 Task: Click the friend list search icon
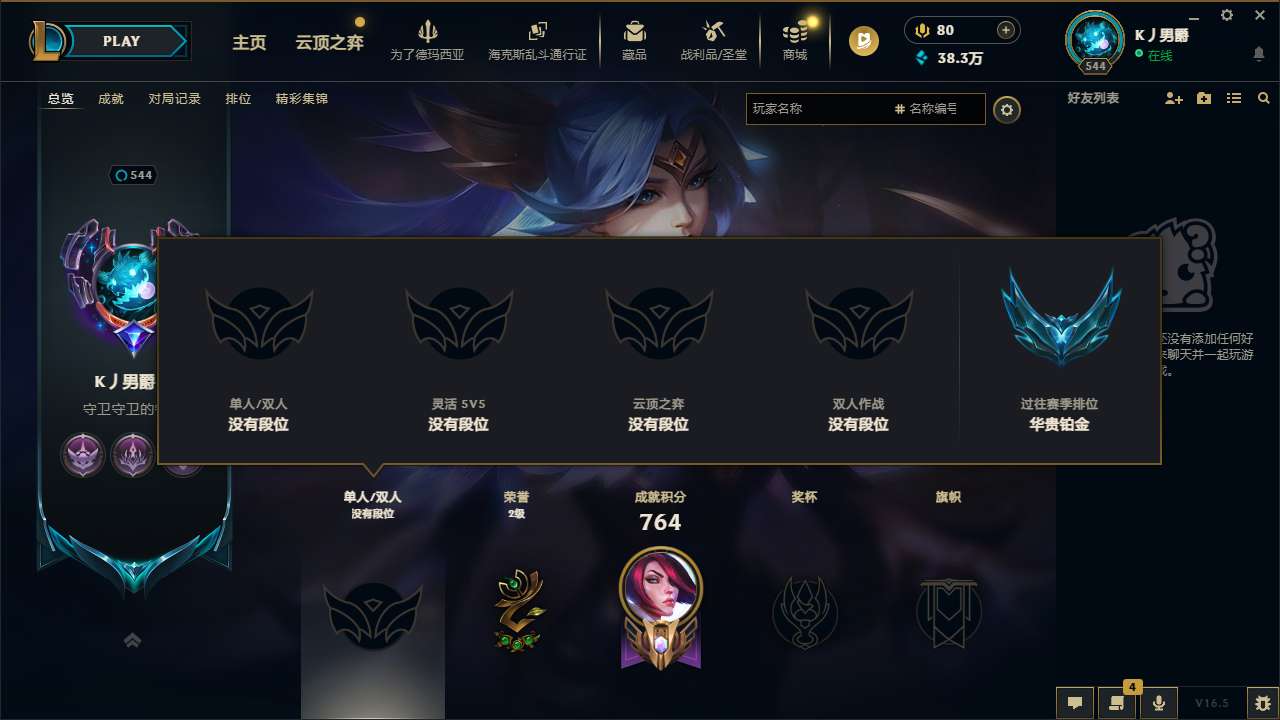coord(1262,98)
